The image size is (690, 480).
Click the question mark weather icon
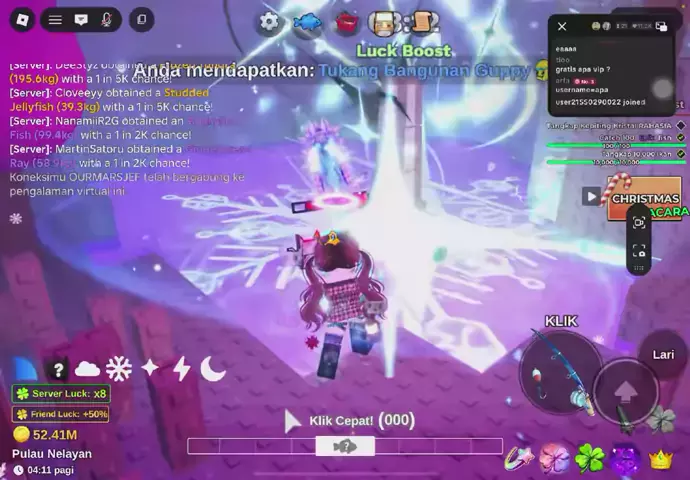[x=59, y=369]
